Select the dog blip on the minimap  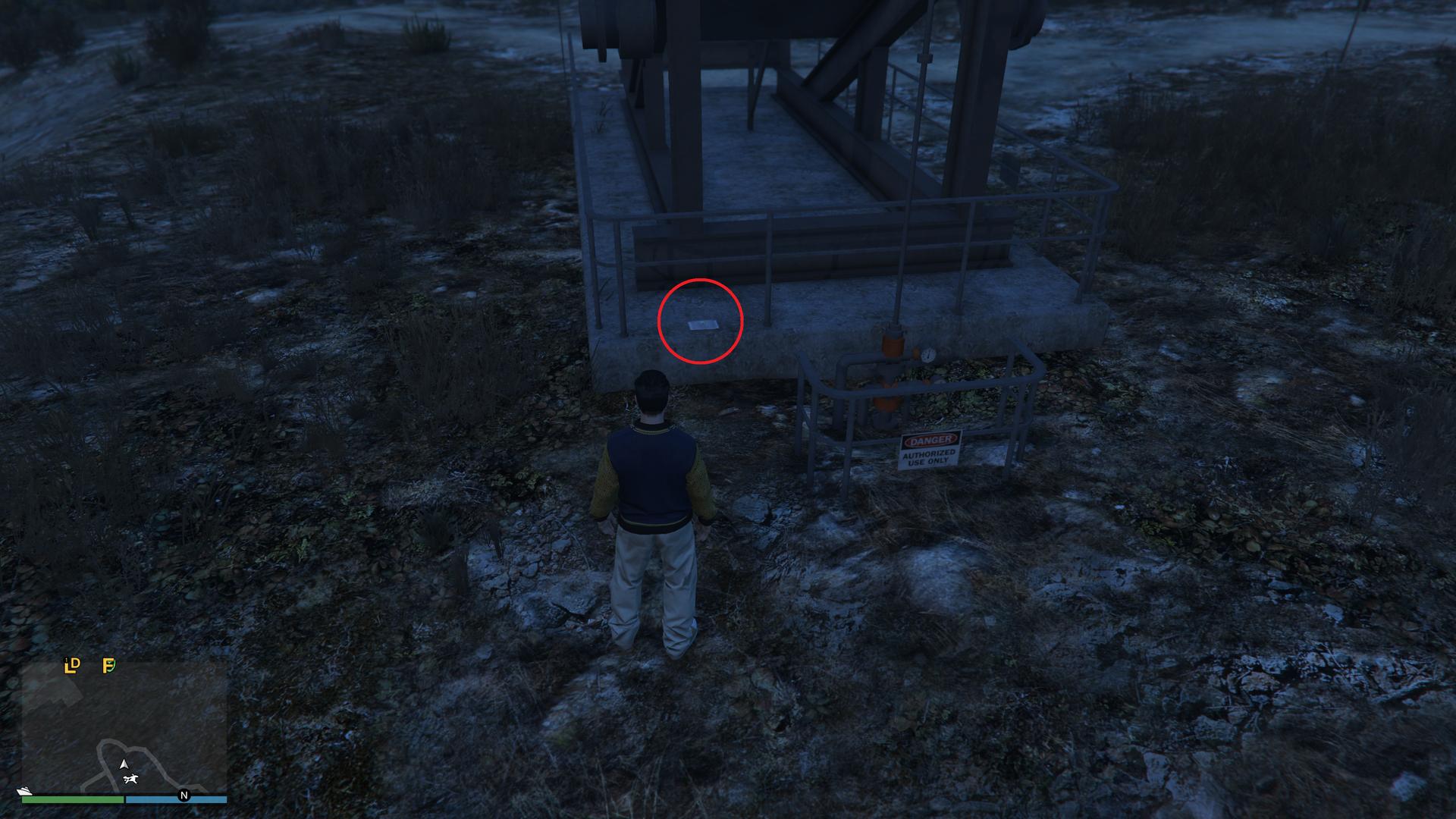130,780
